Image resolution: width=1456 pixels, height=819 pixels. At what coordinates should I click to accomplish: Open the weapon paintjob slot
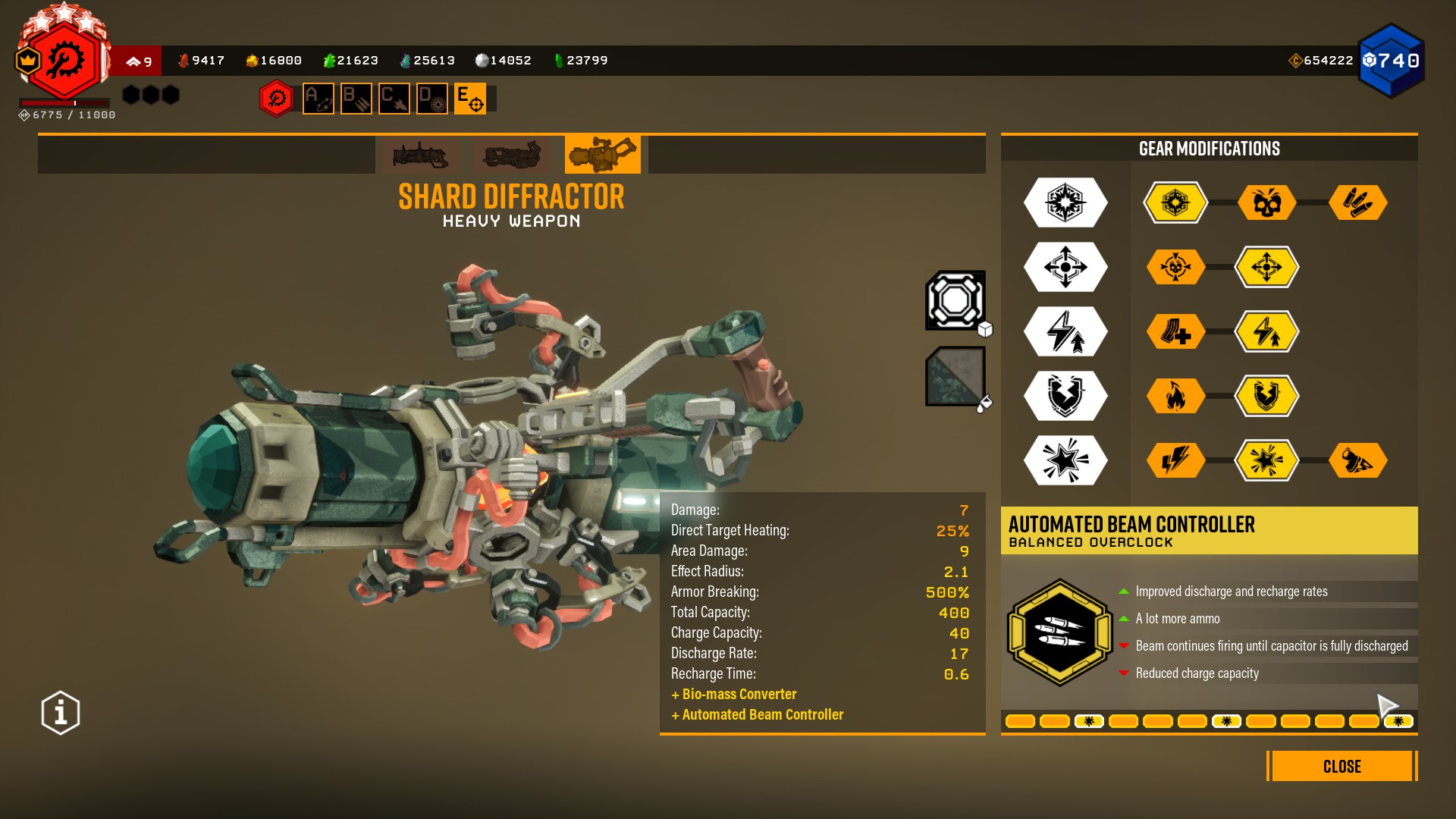click(955, 376)
